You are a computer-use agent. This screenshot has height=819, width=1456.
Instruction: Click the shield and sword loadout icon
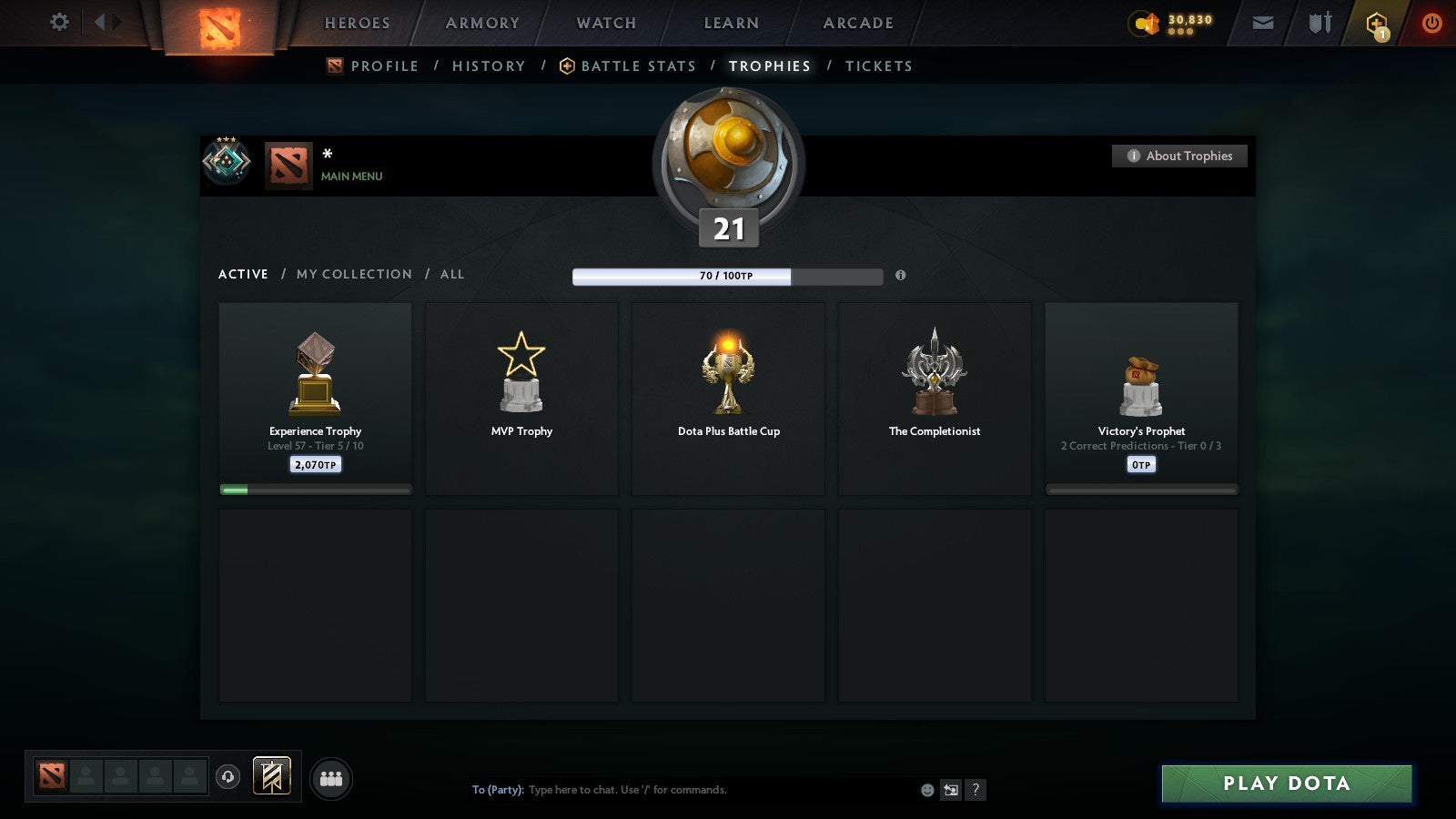pyautogui.click(x=1318, y=23)
